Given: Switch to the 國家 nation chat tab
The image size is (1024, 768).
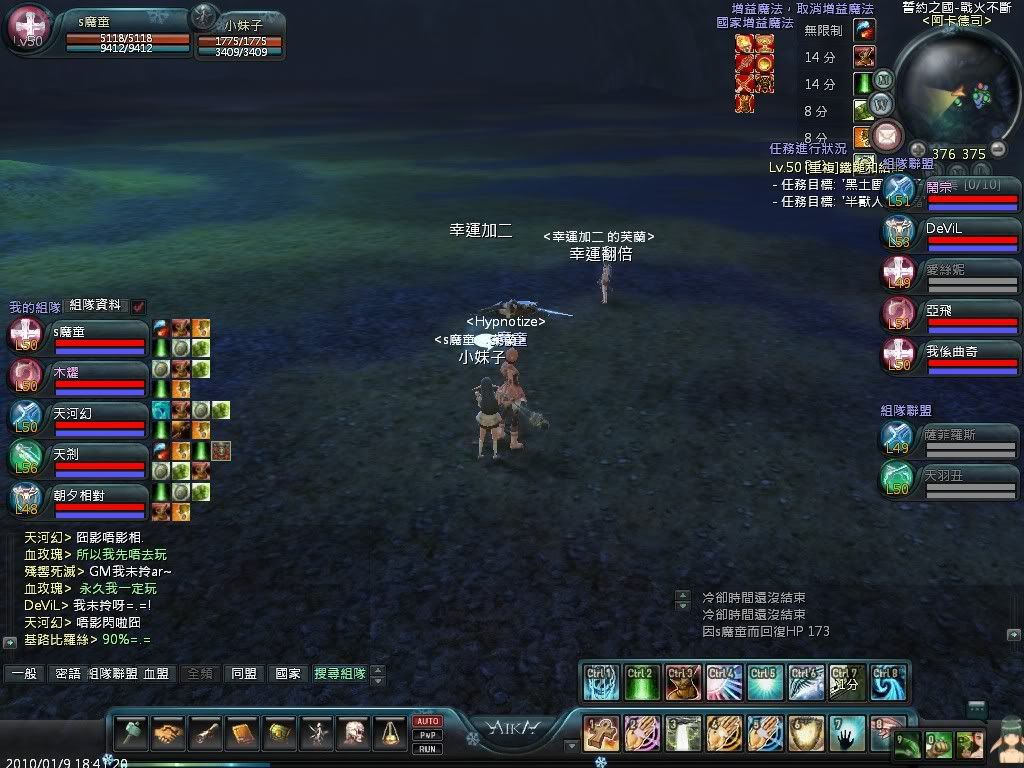Looking at the screenshot, I should click(x=287, y=674).
